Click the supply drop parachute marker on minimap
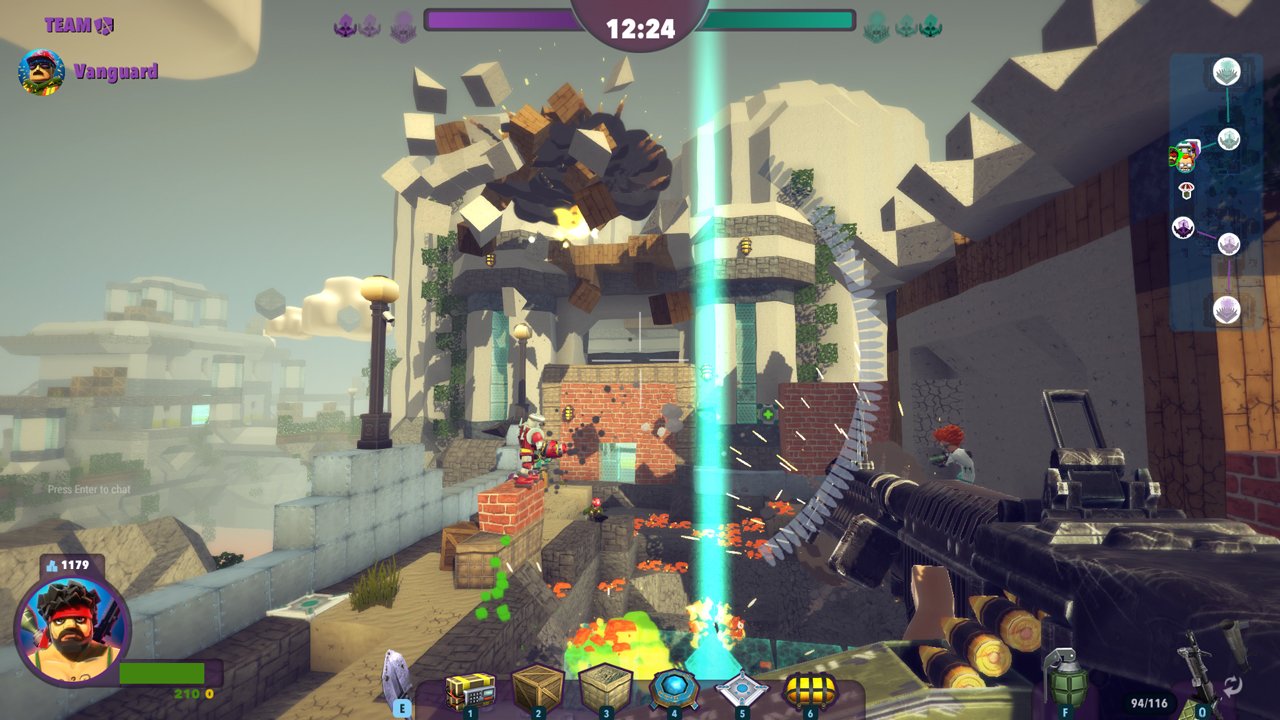Viewport: 1280px width, 720px height. click(x=1187, y=189)
